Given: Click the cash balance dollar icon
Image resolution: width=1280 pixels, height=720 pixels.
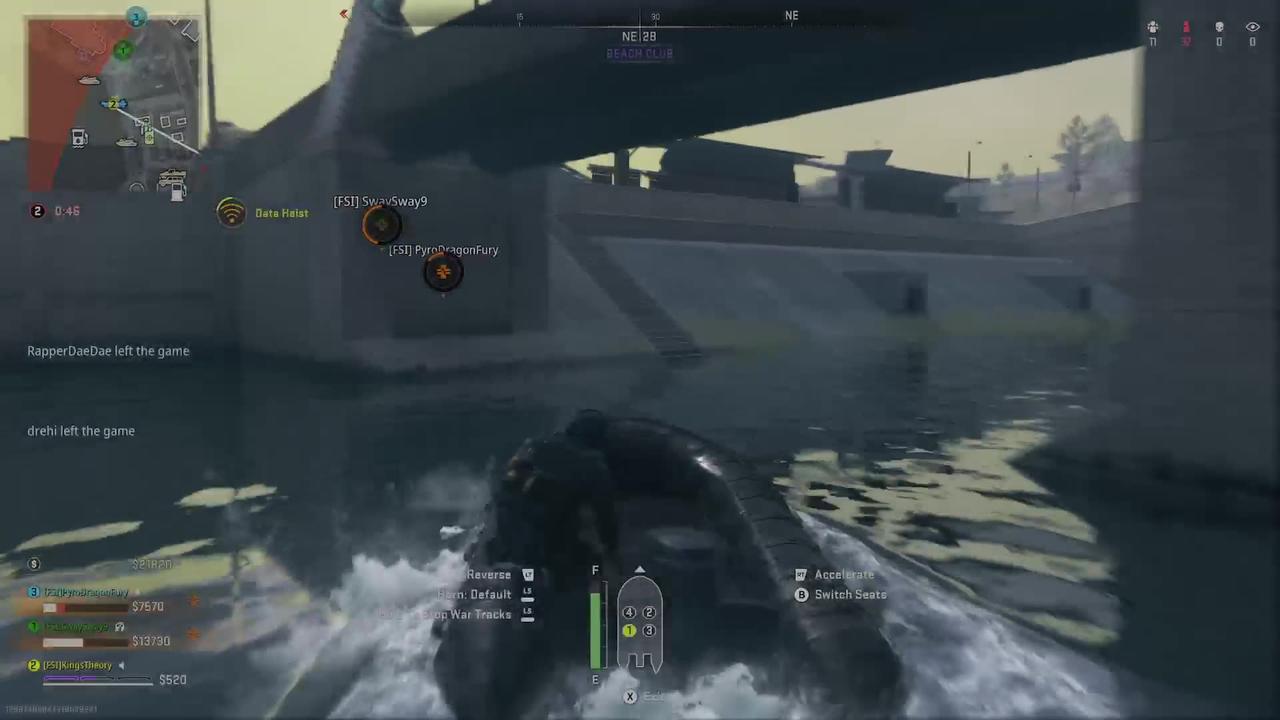Looking at the screenshot, I should point(33,563).
